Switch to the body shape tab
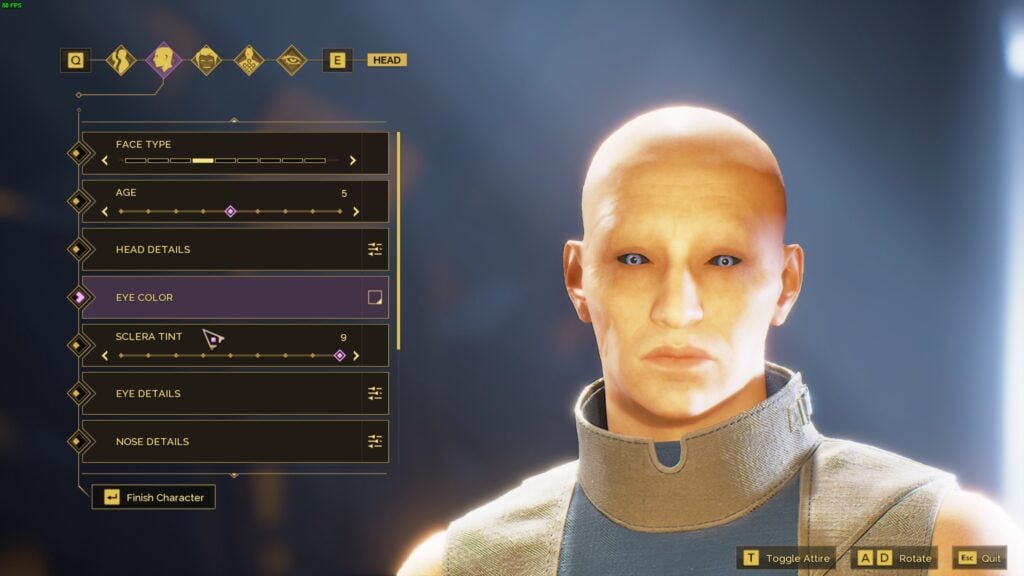 coord(121,60)
